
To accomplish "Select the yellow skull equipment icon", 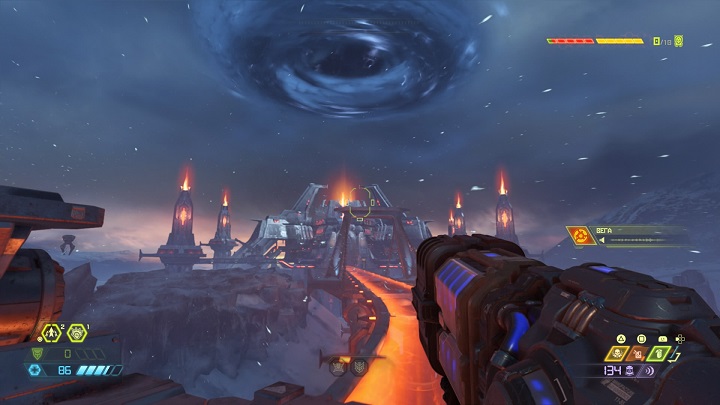I will point(616,353).
